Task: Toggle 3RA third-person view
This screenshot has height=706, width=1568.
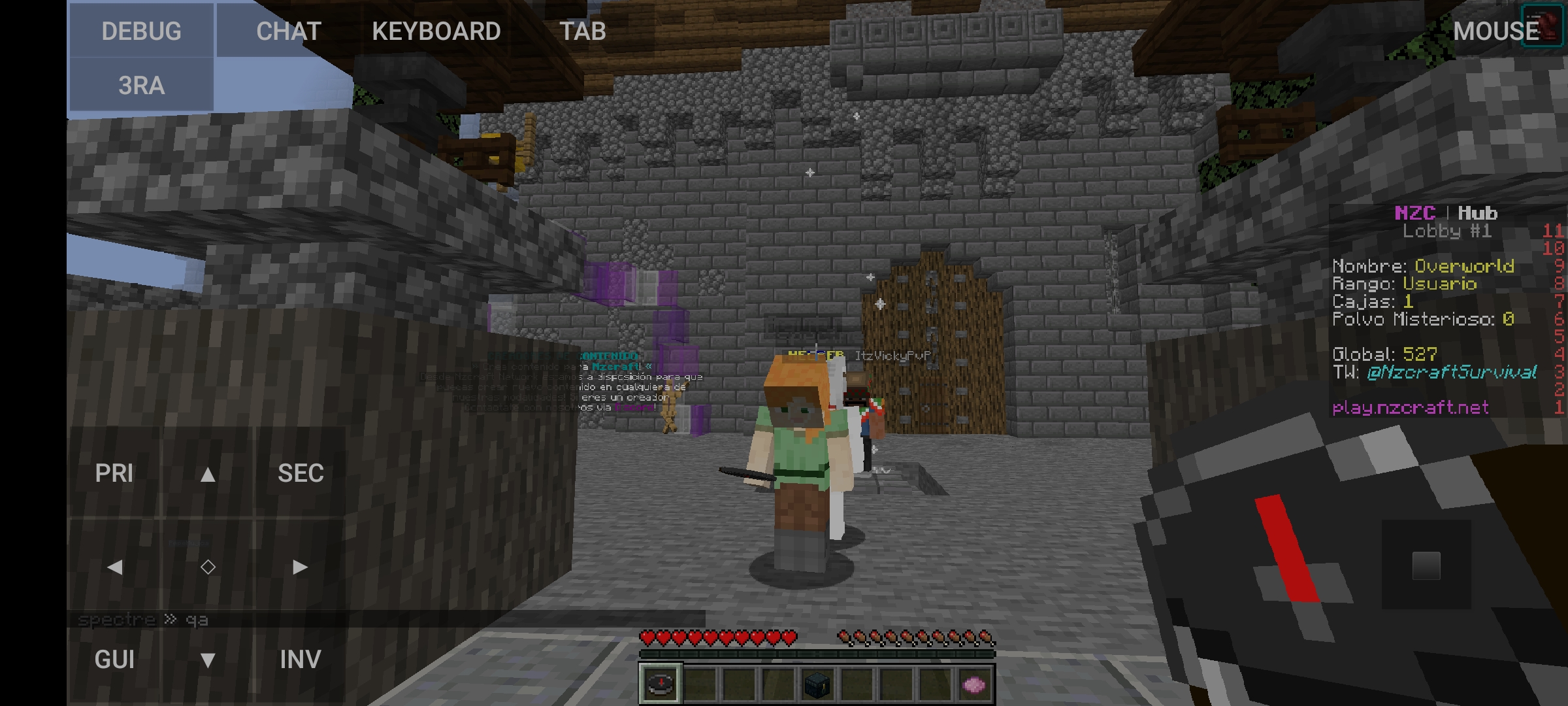Action: 140,84
